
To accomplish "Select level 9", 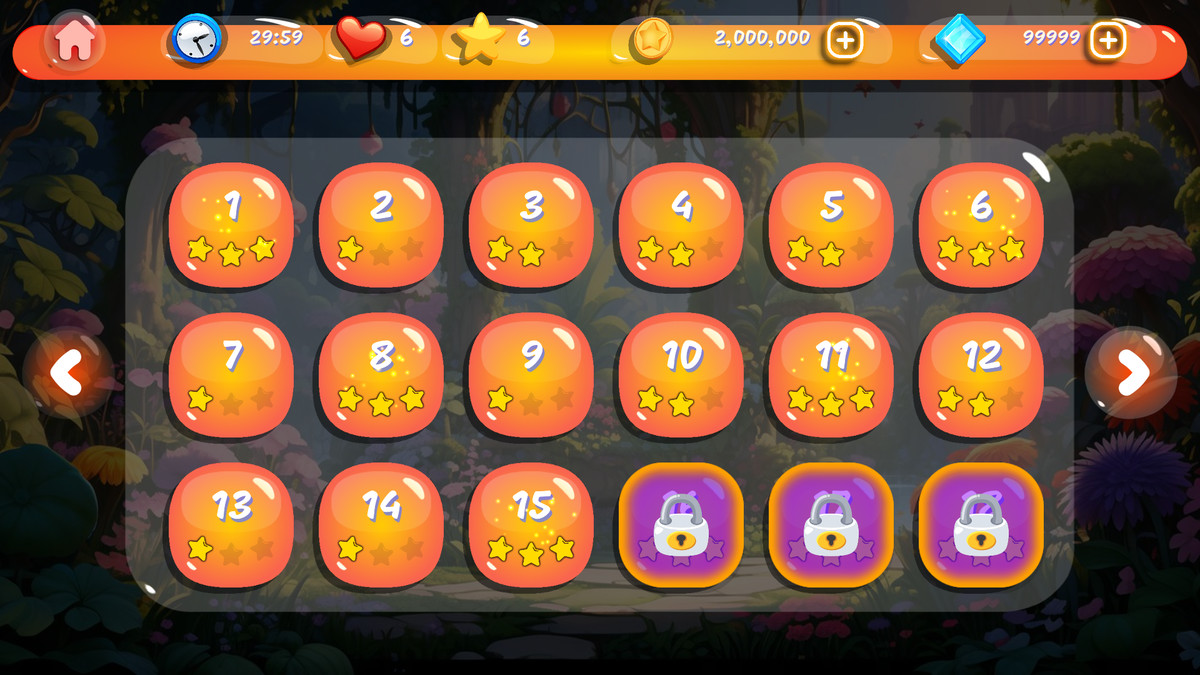I will 531,375.
